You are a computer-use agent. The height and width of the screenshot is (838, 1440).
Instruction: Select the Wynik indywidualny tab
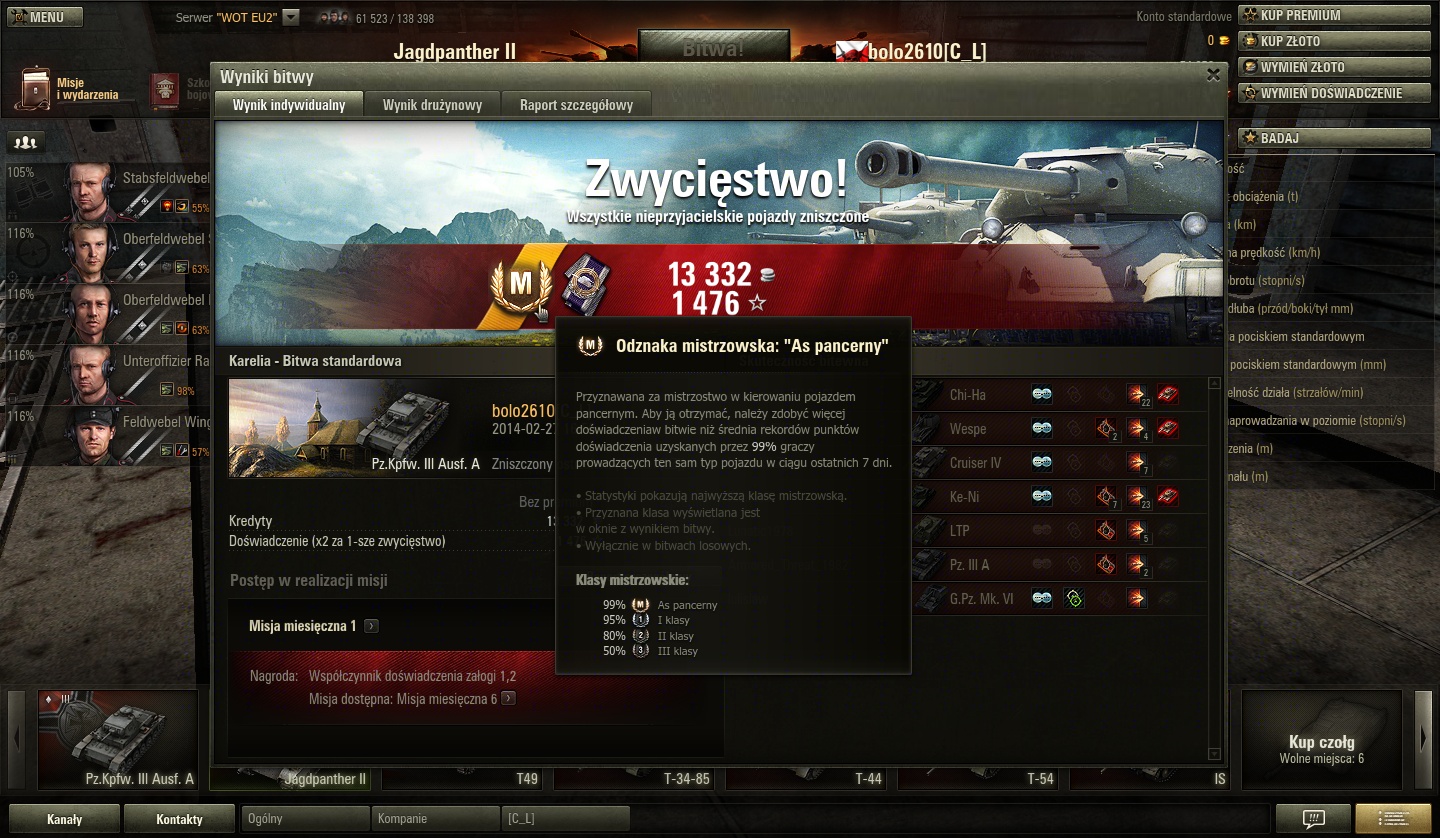tap(289, 105)
